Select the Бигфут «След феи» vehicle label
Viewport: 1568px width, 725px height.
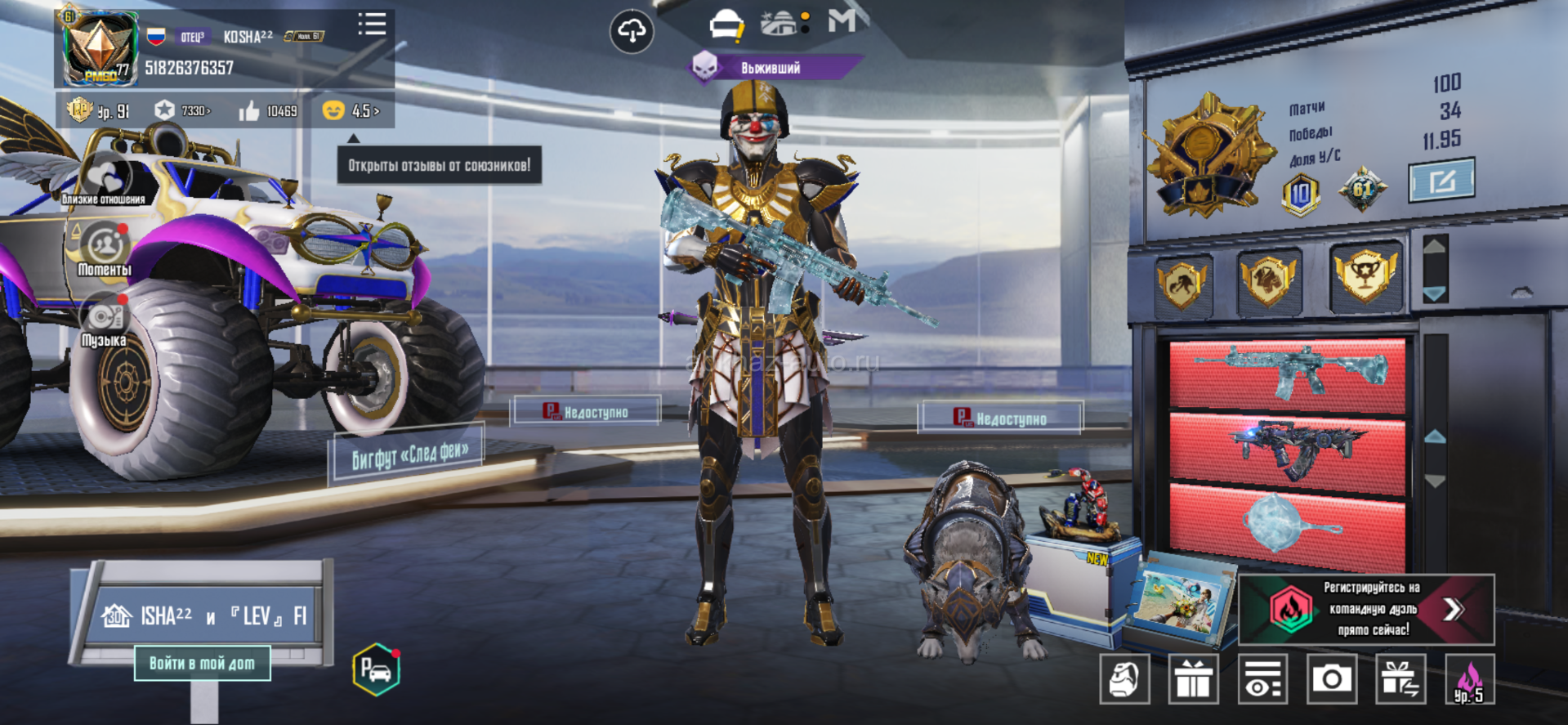coord(409,454)
